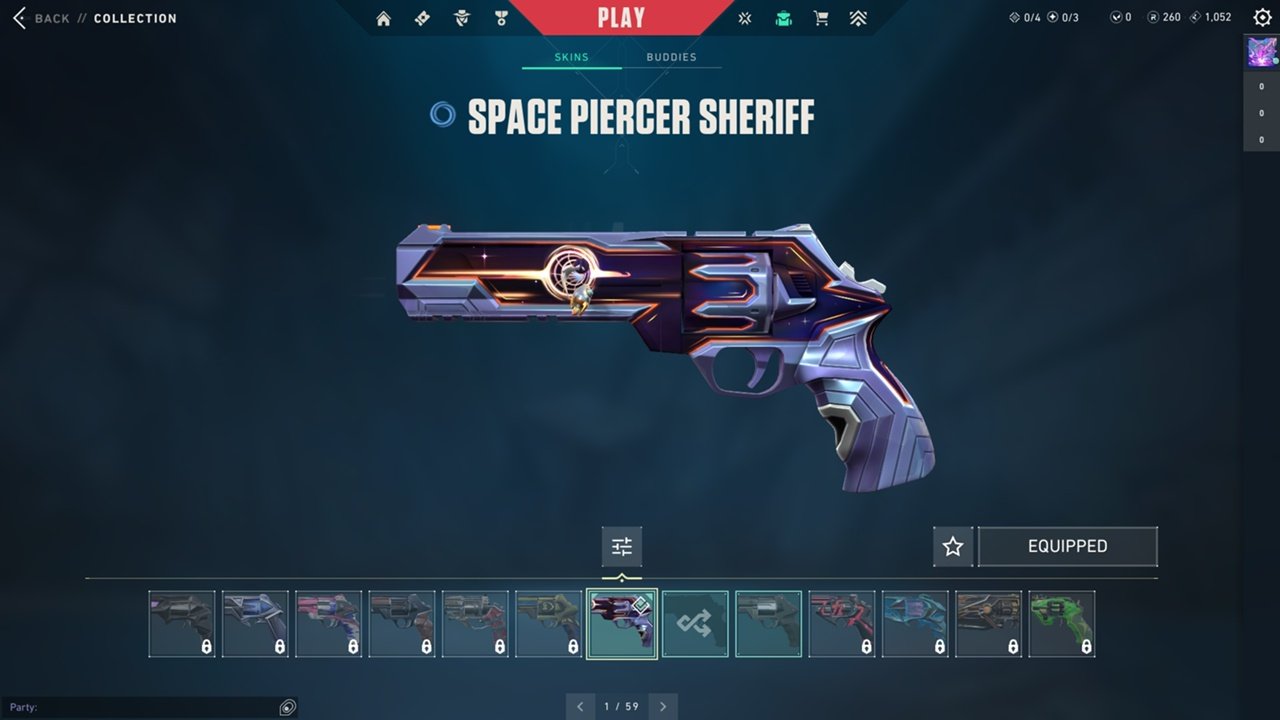The height and width of the screenshot is (720, 1280).
Task: Select the default Sheriff skin thumbnail
Action: click(768, 624)
